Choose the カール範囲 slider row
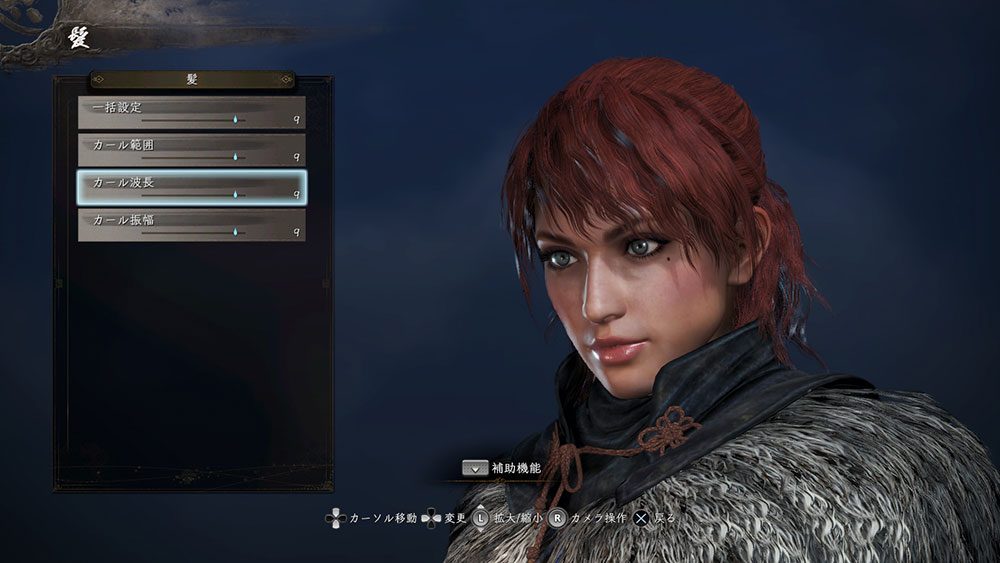 (x=192, y=150)
